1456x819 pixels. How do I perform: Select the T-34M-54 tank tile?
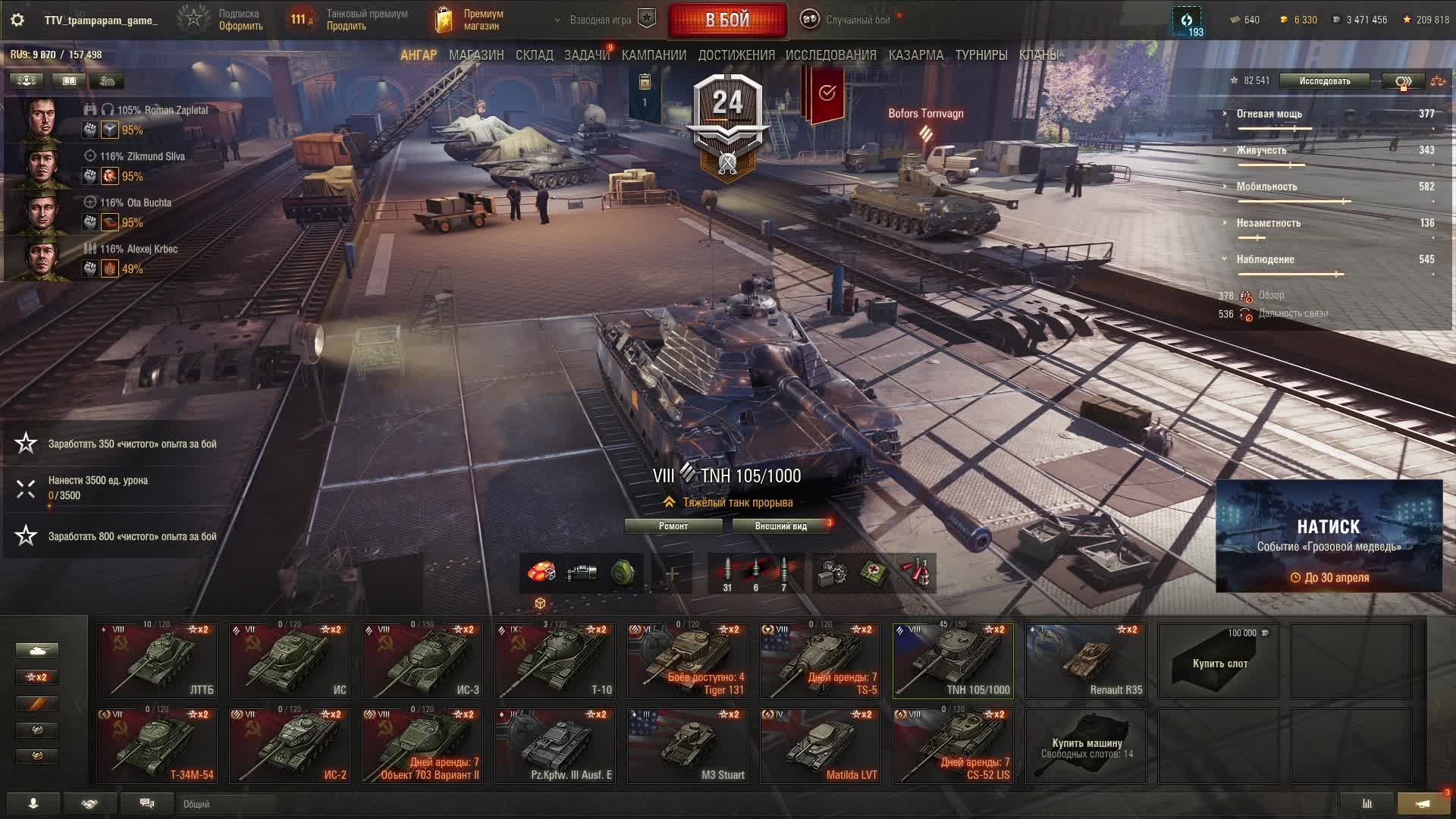pos(157,746)
